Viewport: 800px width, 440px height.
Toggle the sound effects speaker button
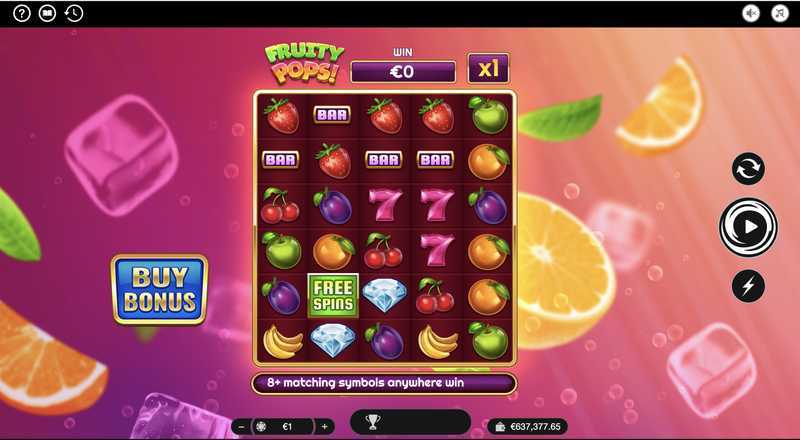(751, 13)
